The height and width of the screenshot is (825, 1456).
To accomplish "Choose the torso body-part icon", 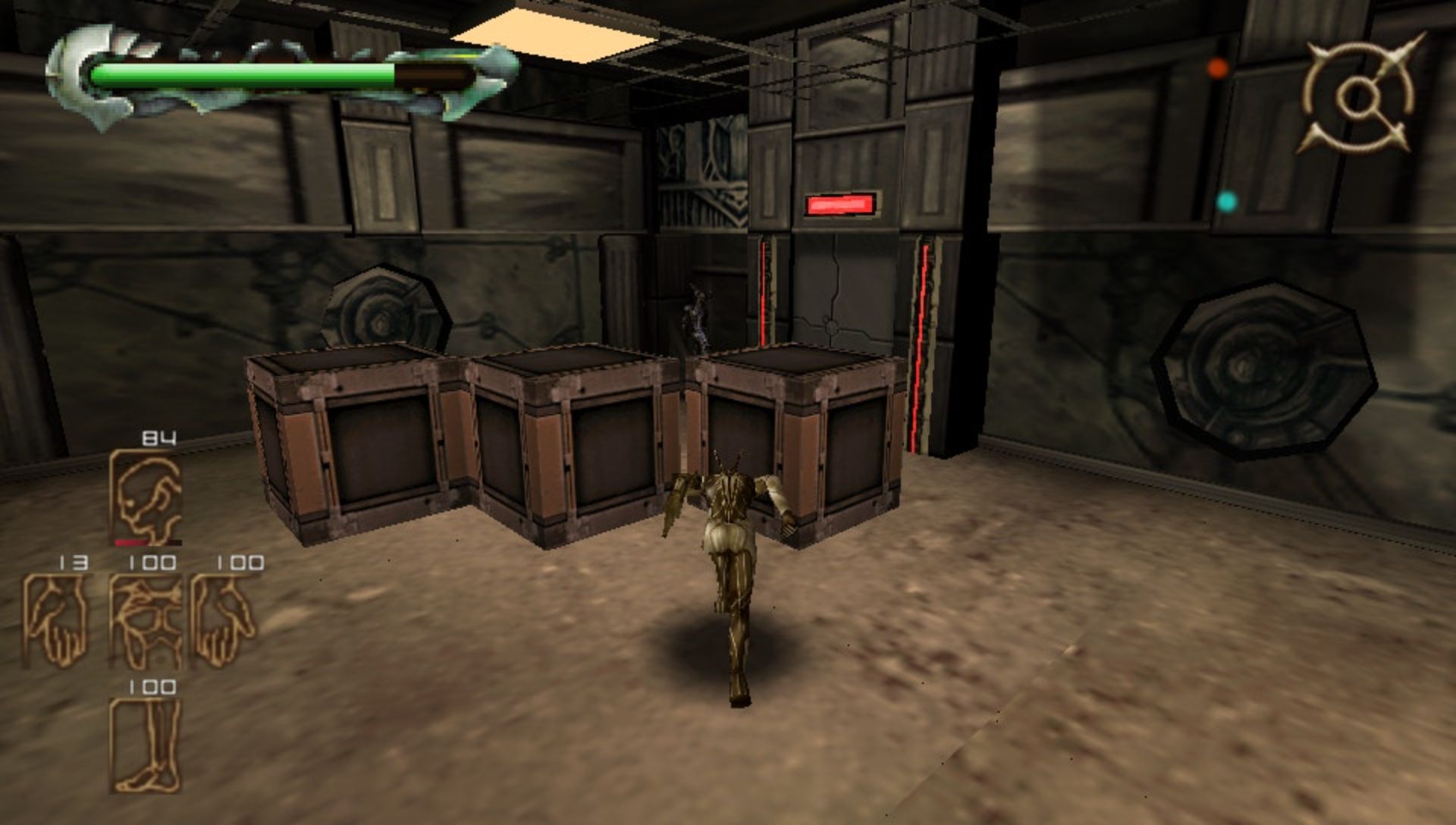I will coord(146,621).
